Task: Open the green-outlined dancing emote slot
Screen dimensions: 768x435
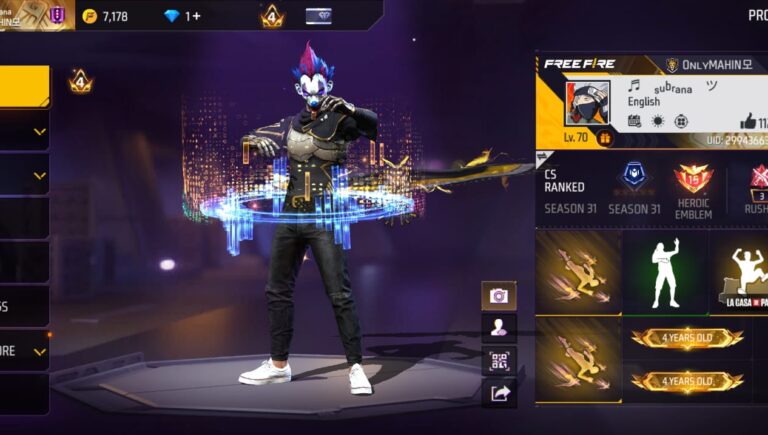Action: tap(664, 271)
